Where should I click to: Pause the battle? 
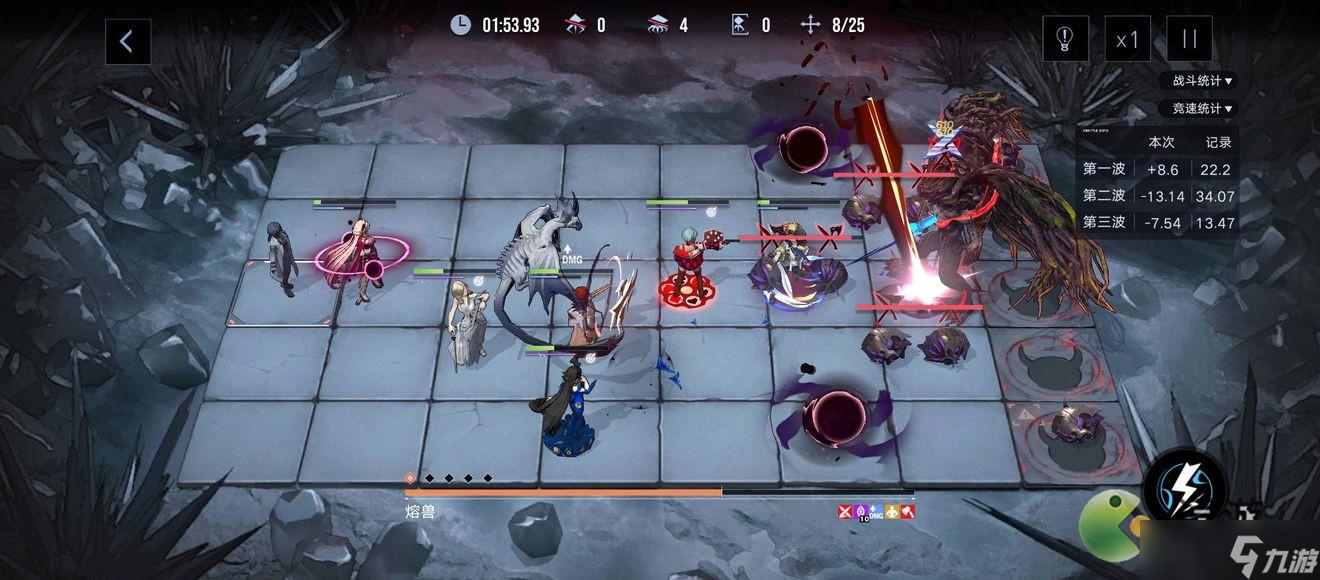click(1189, 40)
